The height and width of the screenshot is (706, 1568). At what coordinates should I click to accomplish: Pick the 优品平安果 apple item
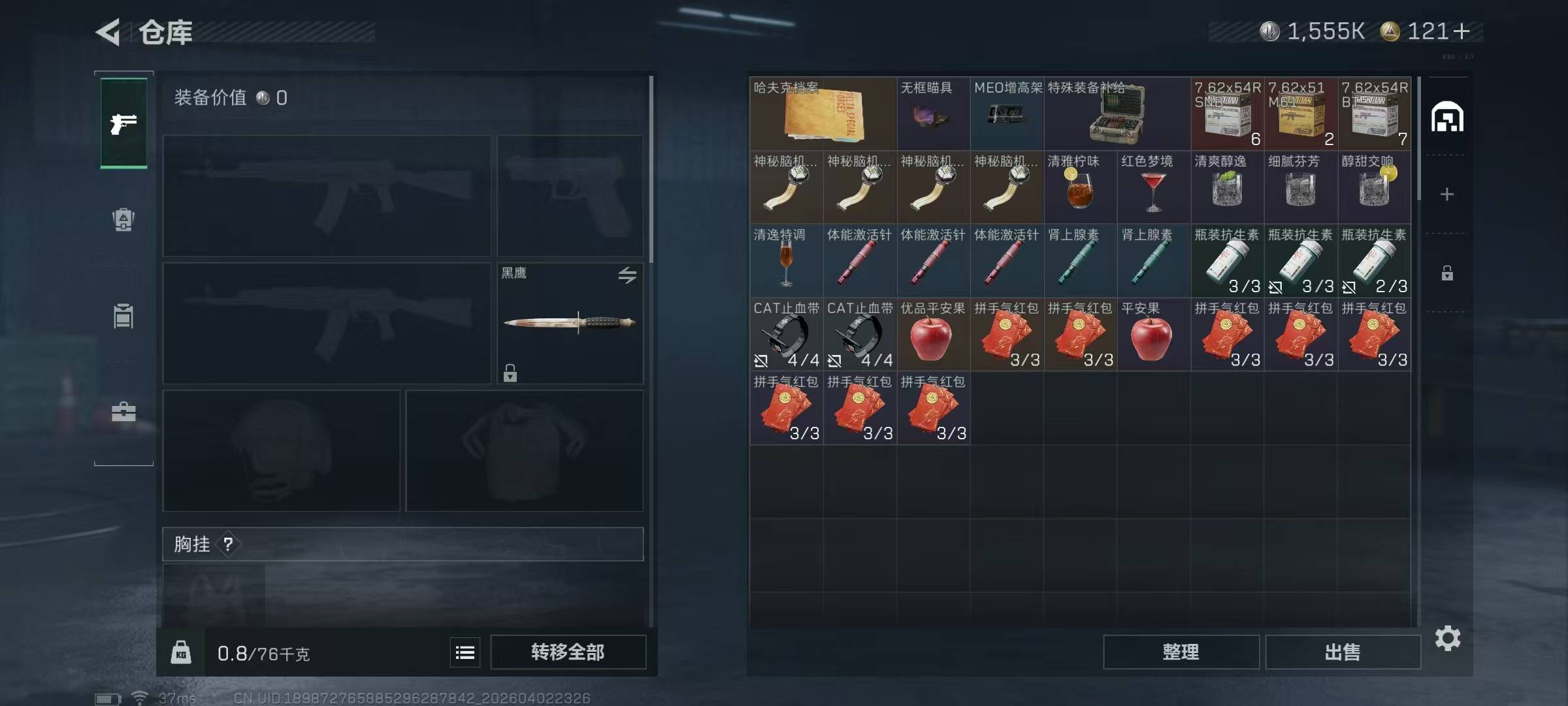933,335
